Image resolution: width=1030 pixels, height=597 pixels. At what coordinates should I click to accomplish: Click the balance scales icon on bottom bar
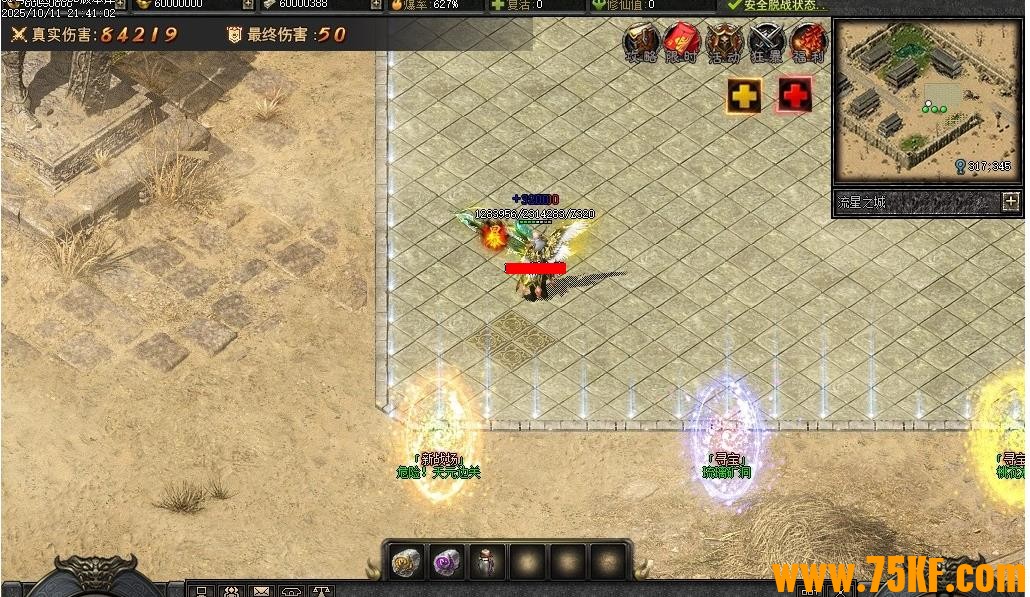(321, 591)
